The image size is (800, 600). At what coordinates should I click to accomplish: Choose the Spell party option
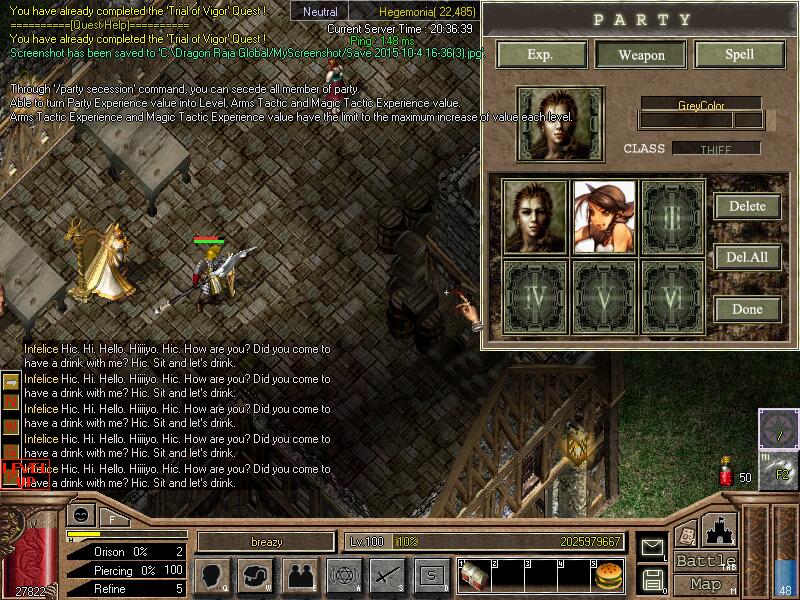tap(739, 55)
